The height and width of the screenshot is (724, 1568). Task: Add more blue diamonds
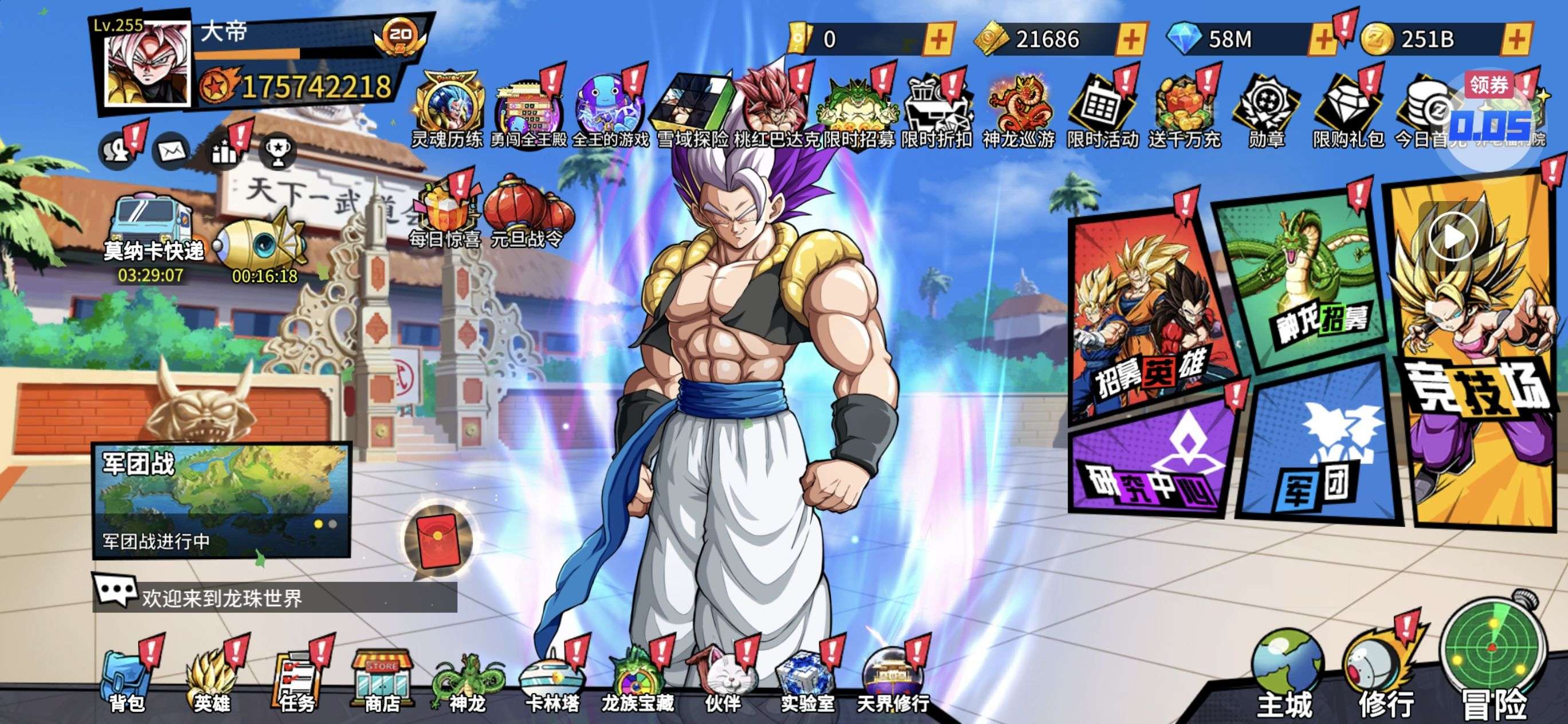point(1323,40)
